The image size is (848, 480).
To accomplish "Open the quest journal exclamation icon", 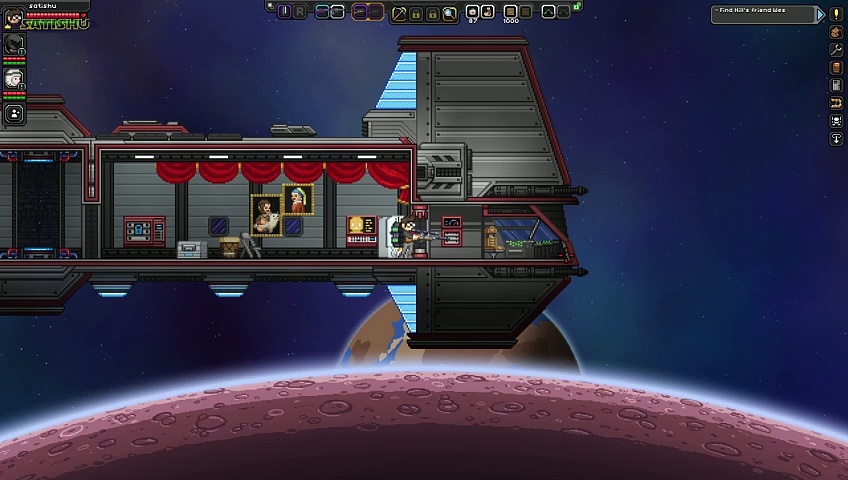I will [837, 14].
